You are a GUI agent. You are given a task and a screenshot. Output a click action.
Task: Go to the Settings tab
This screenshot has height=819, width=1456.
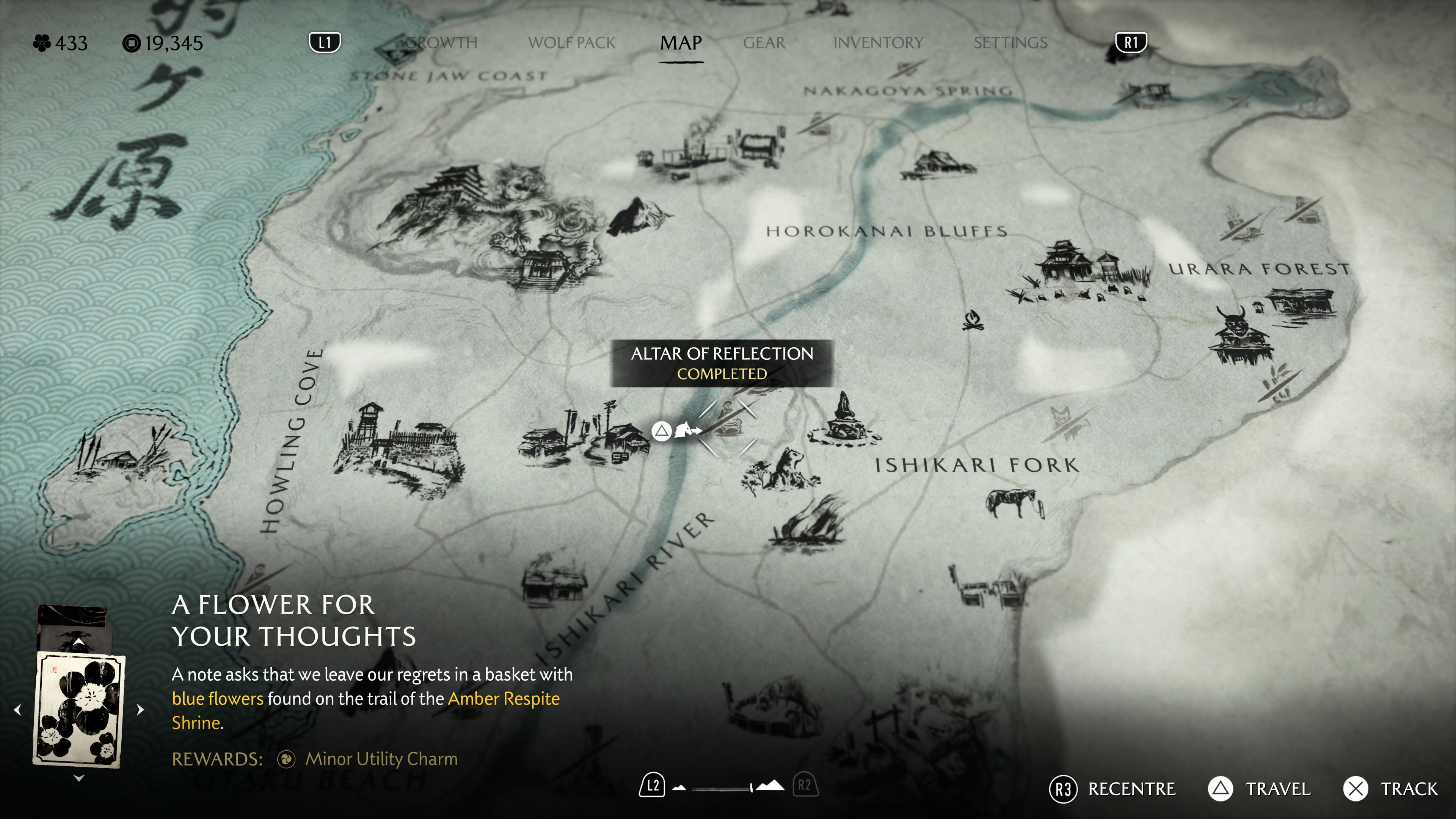pyautogui.click(x=1010, y=43)
